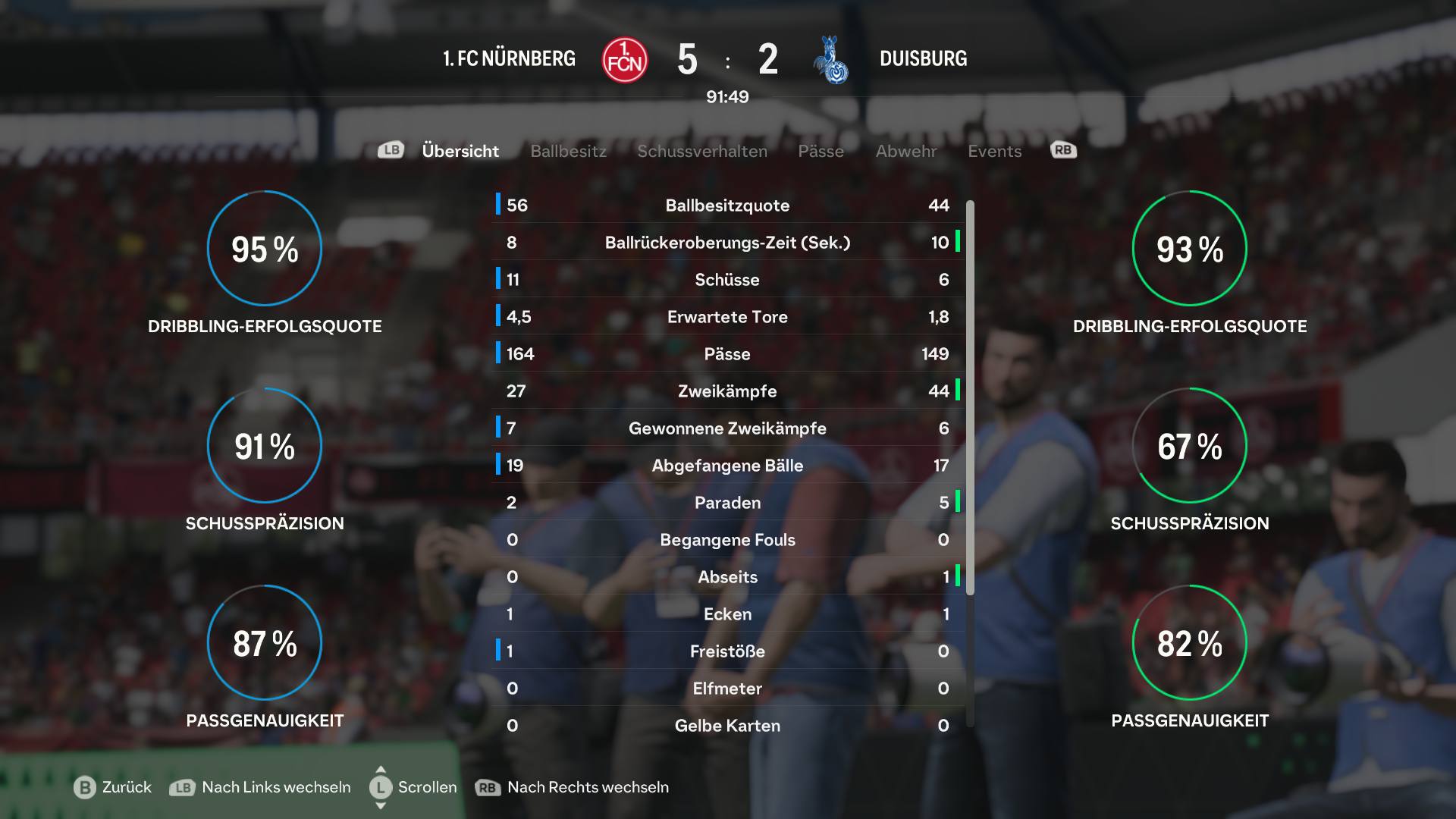Switch to the Ballbesitz tab
This screenshot has width=1456, height=819.
(568, 151)
